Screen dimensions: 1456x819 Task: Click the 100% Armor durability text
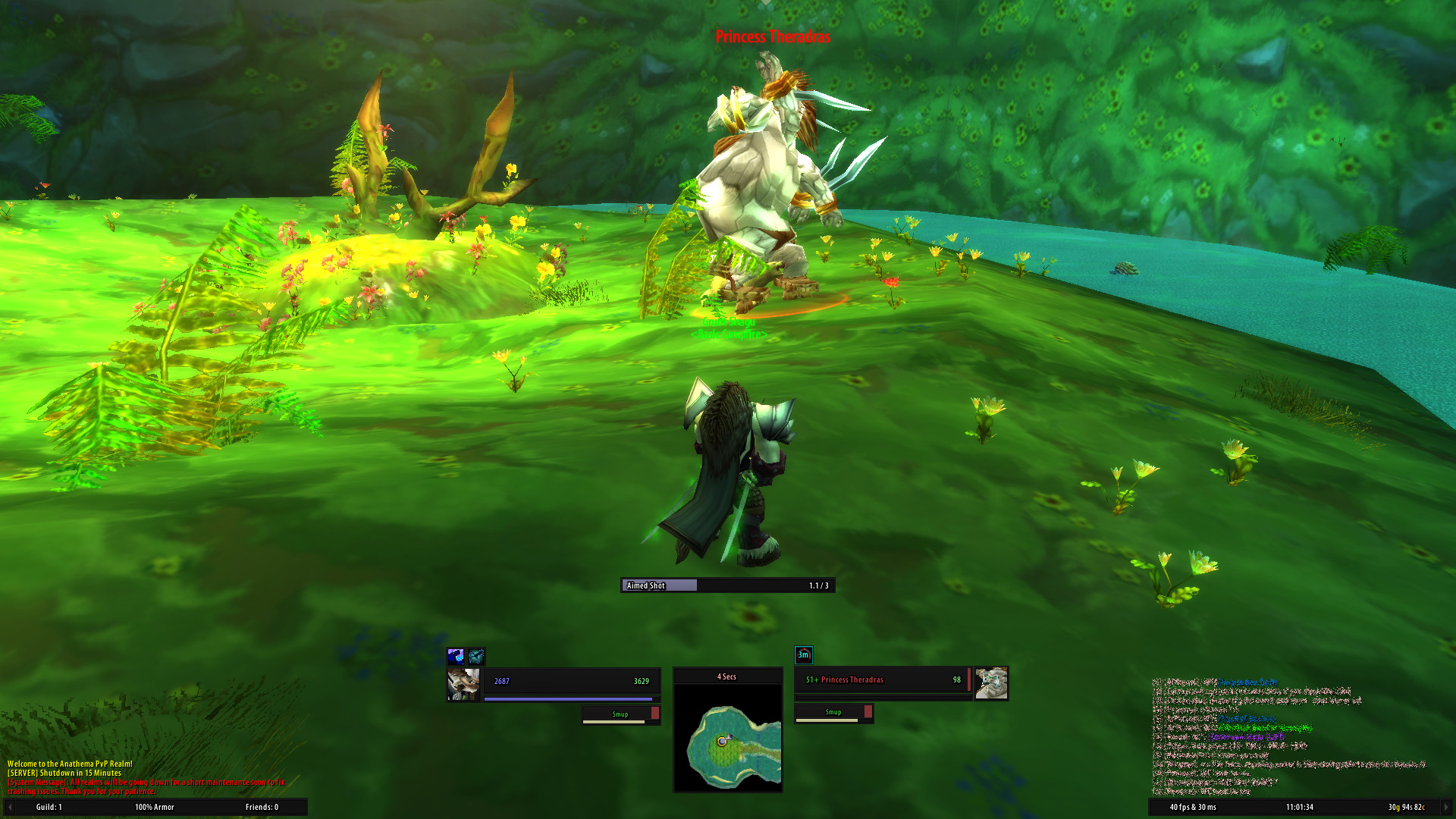pos(155,807)
